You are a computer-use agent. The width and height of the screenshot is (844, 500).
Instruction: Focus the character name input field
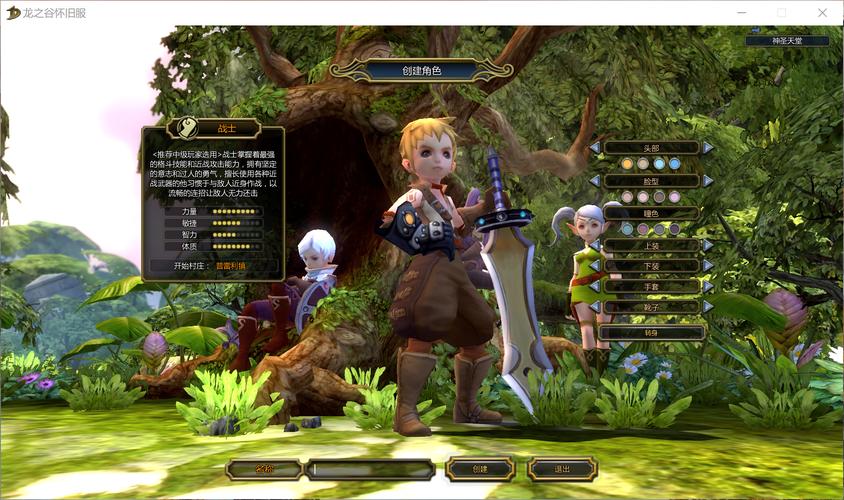370,469
